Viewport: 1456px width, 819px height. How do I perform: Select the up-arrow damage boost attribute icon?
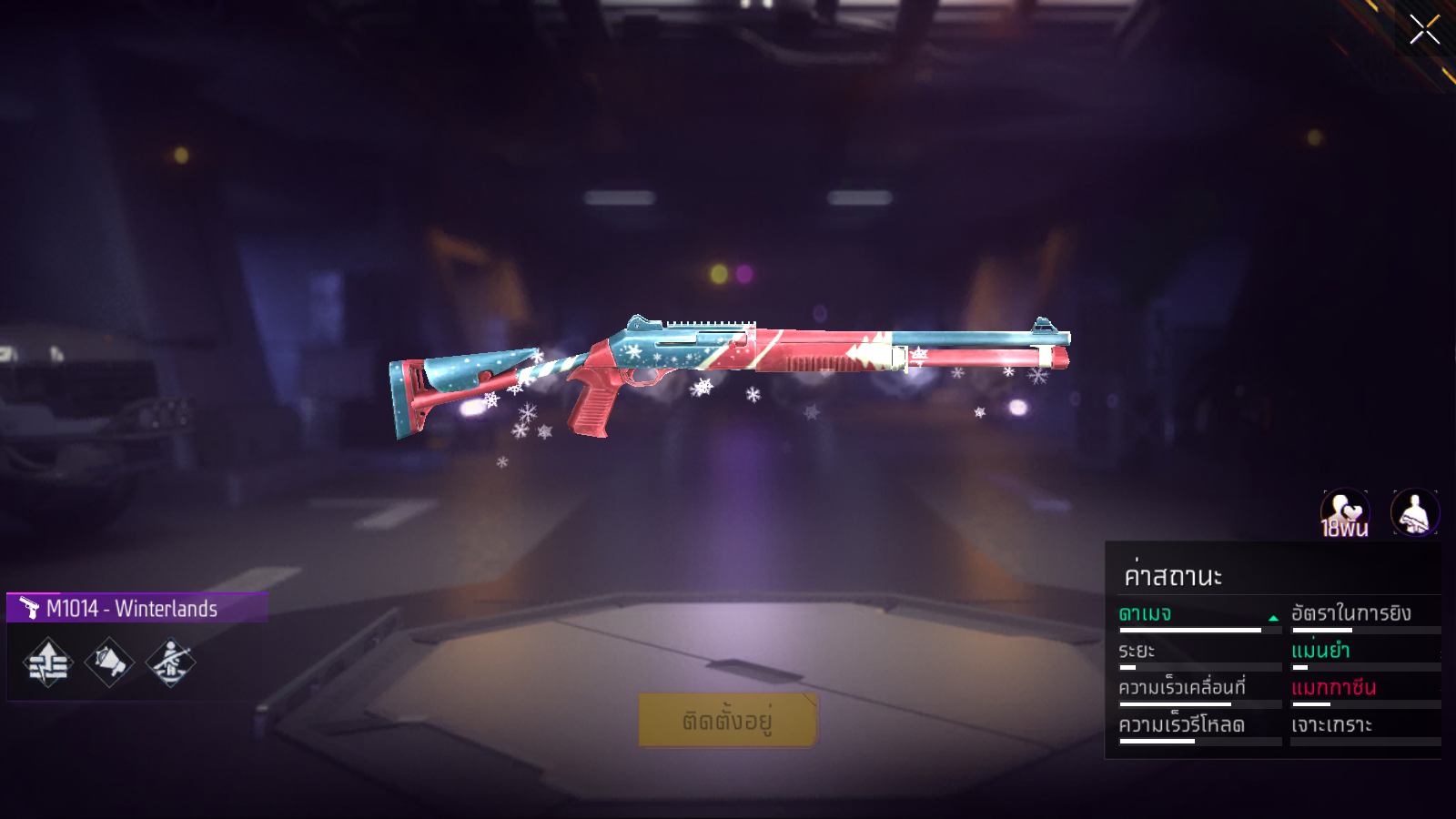[48, 662]
